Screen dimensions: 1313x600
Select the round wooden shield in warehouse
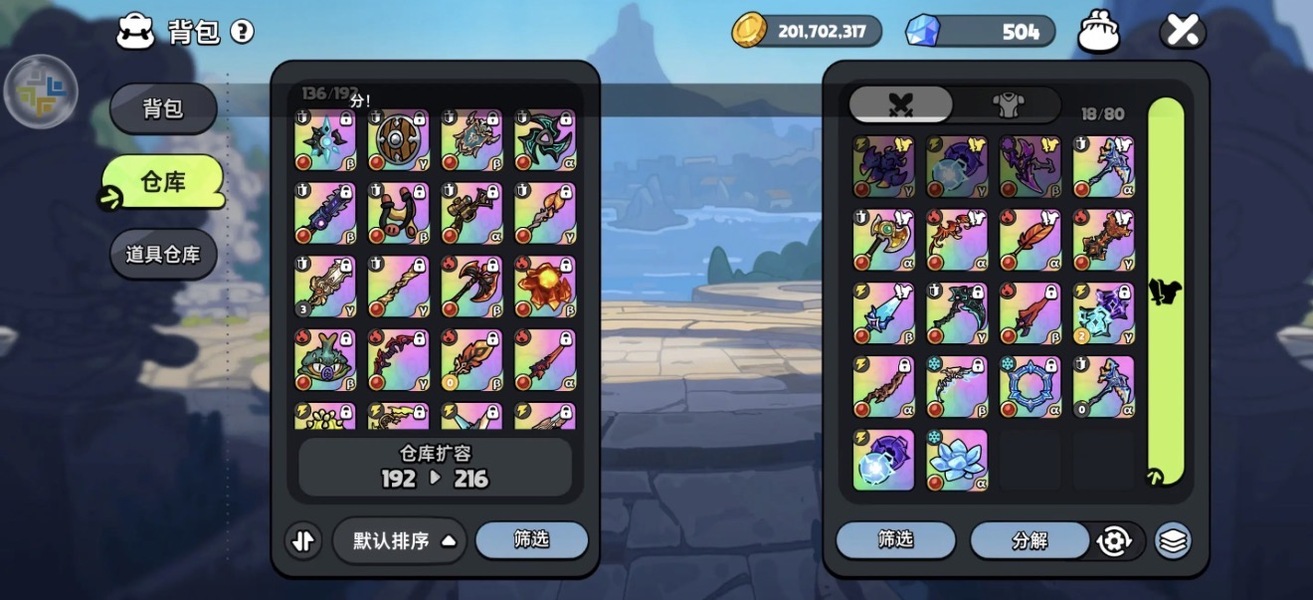point(398,140)
